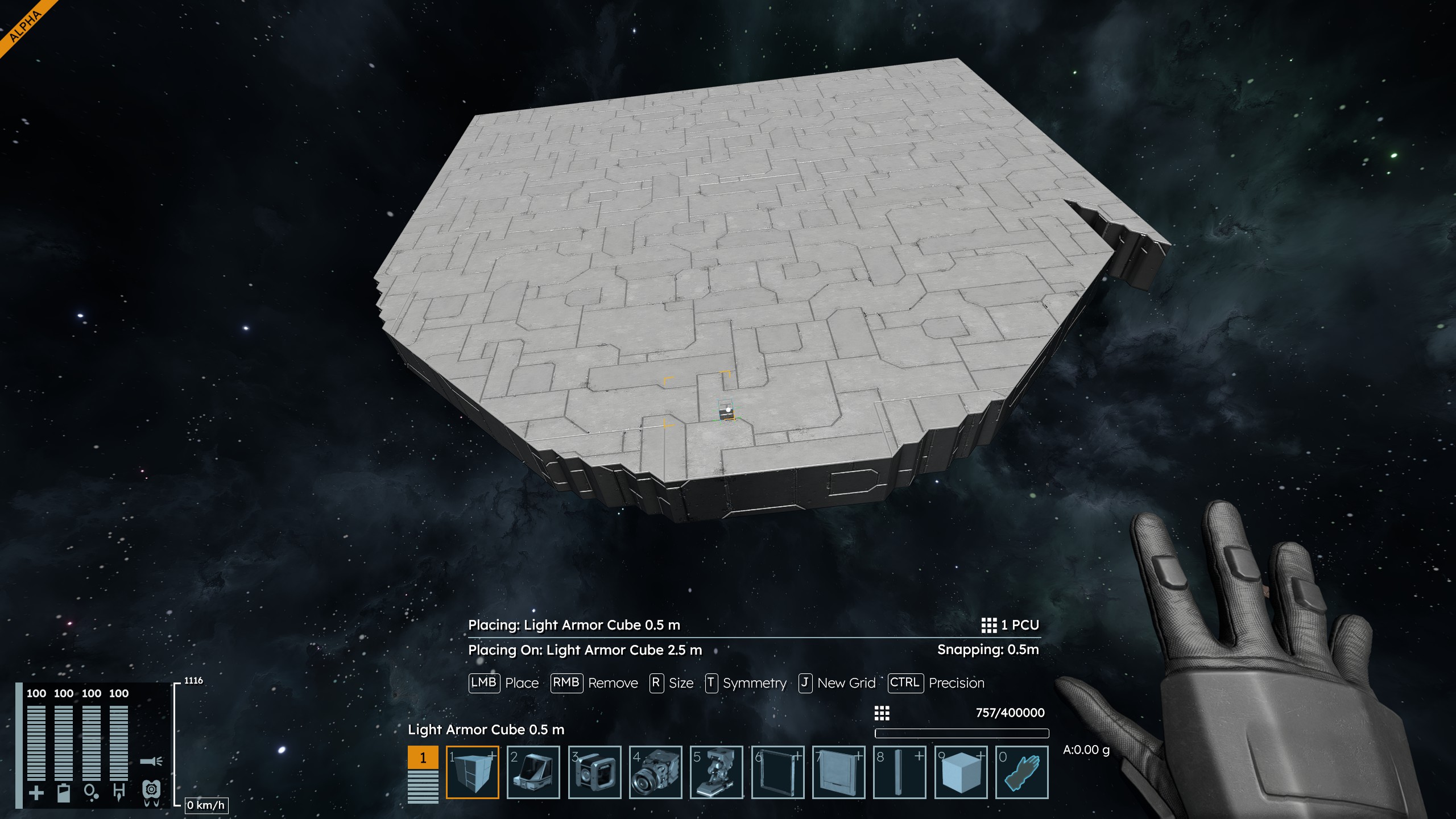Pick the thruster block in slot 4

click(655, 772)
